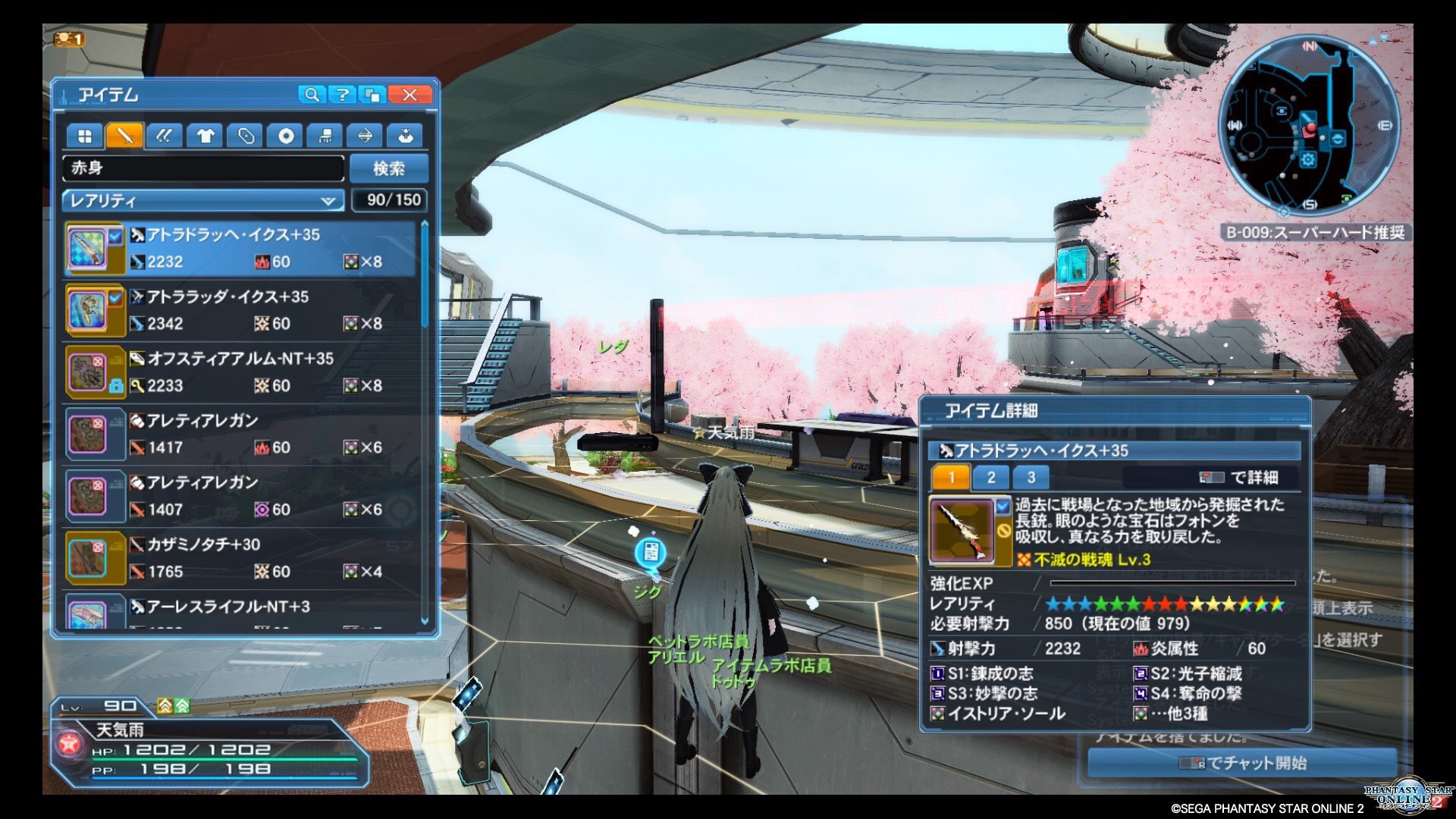
Task: Click the チャット開始 chat bar
Action: (1242, 763)
